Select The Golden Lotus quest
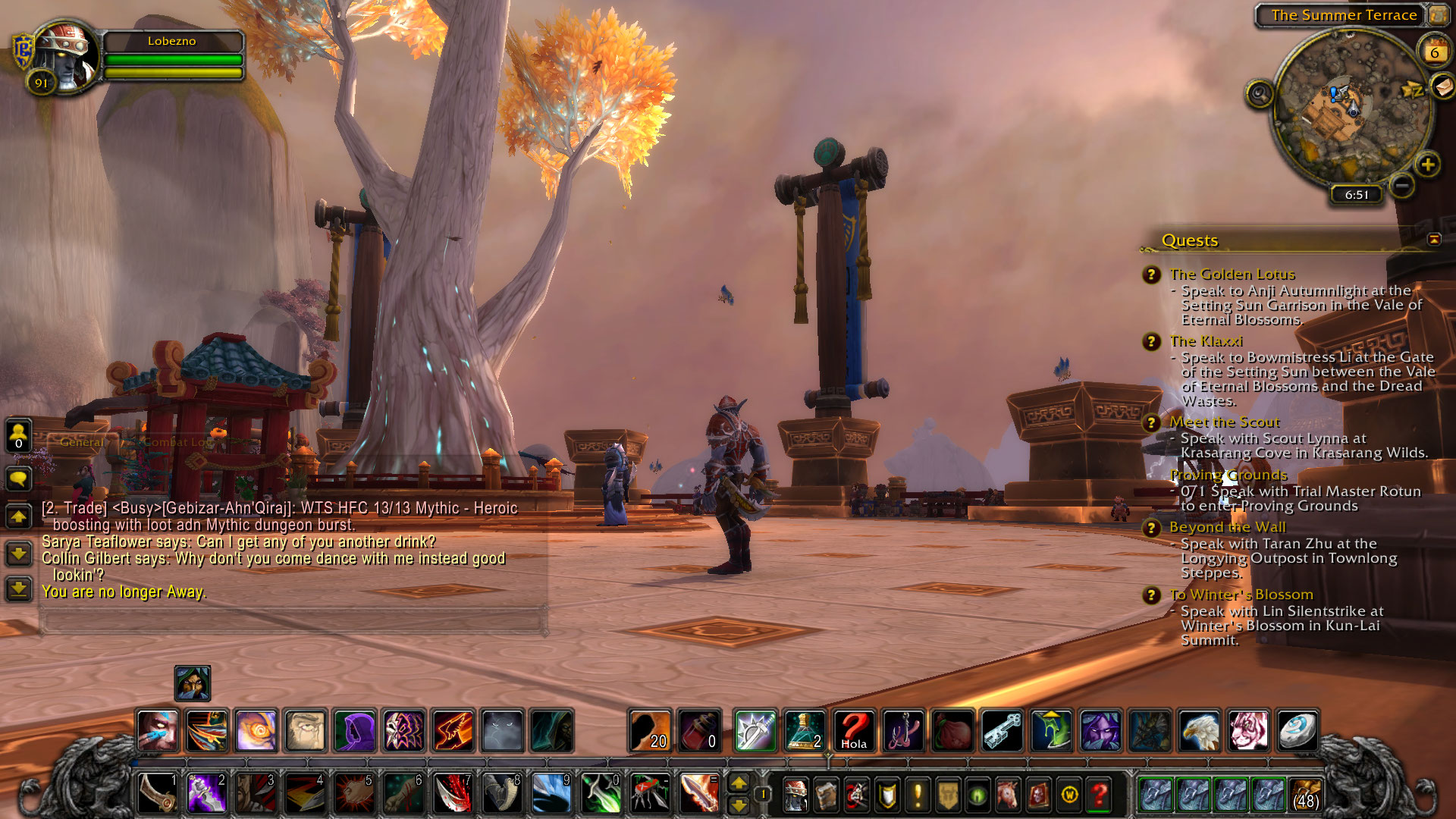This screenshot has width=1456, height=819. (1232, 274)
